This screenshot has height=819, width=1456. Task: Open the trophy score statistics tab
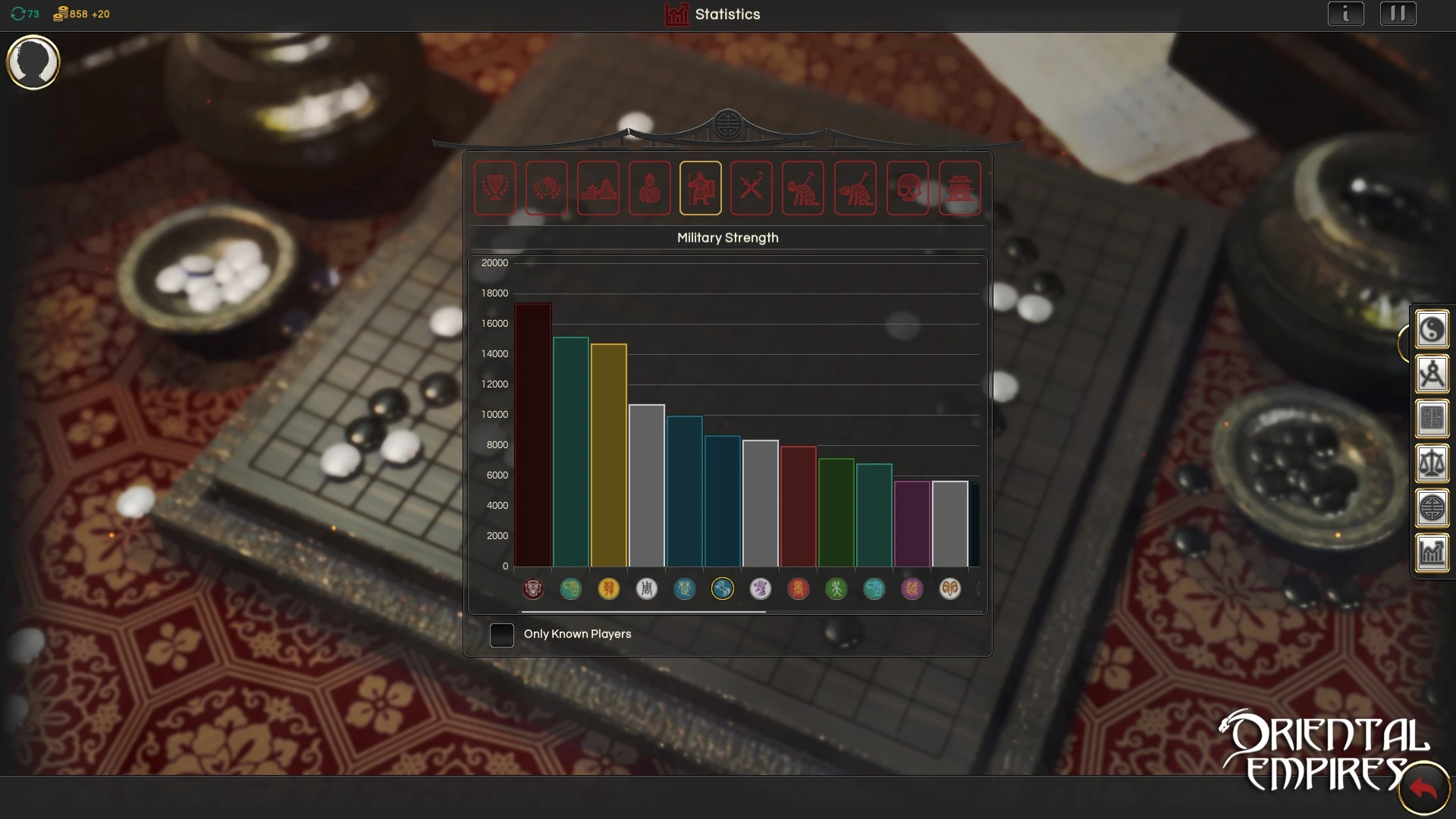click(x=494, y=188)
